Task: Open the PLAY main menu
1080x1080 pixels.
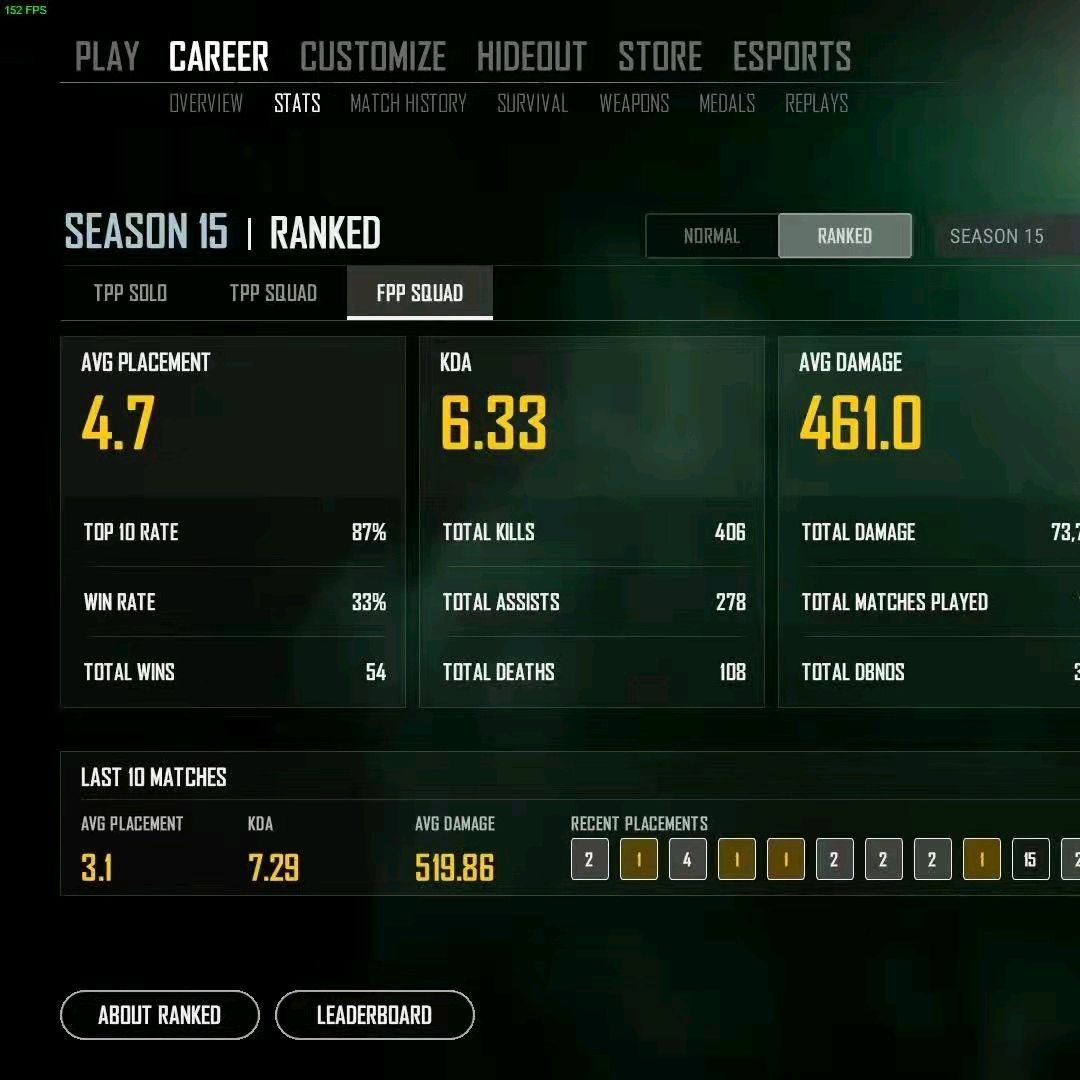Action: pos(107,57)
